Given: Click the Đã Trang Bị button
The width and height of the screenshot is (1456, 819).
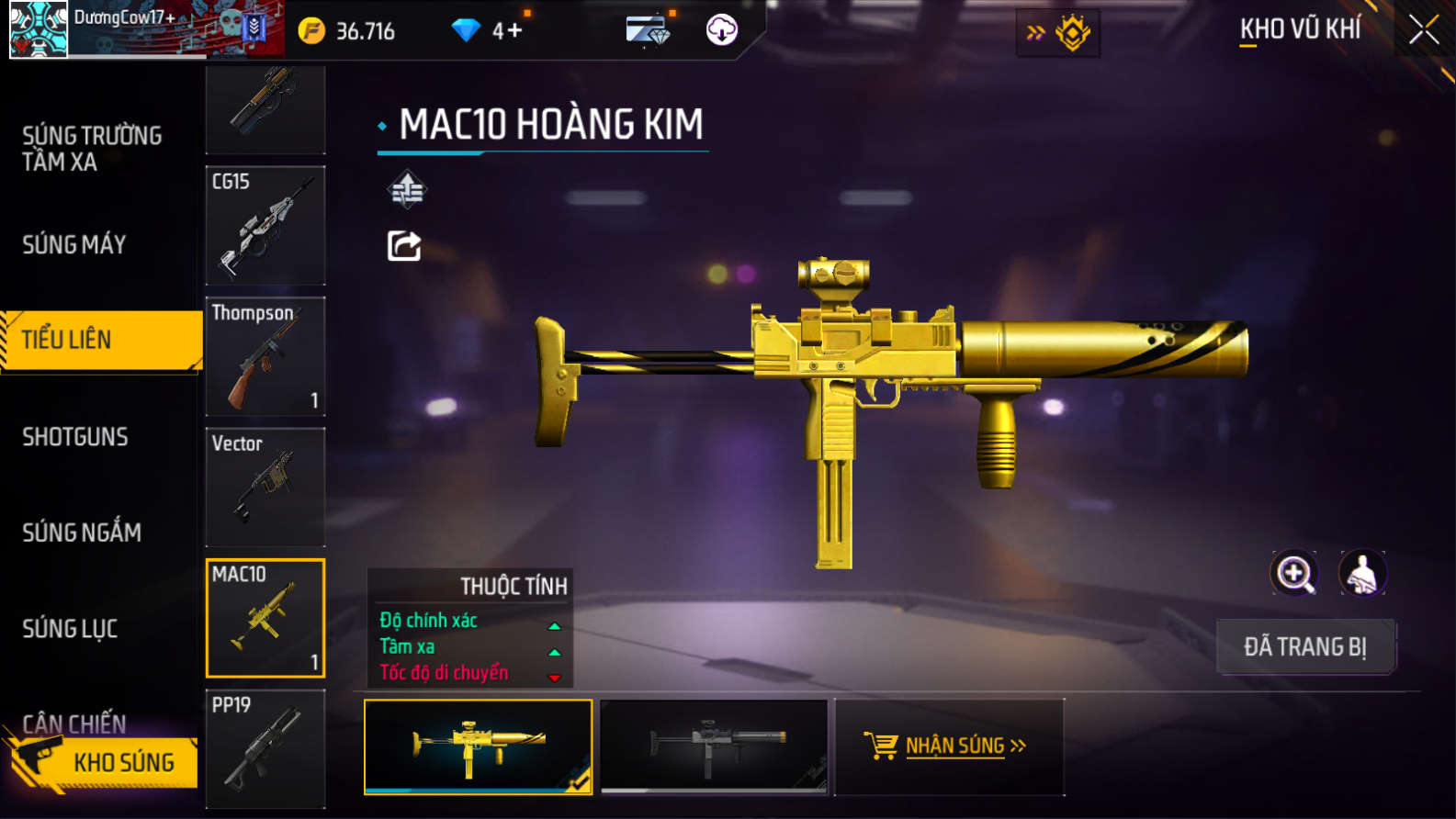Looking at the screenshot, I should [x=1305, y=647].
